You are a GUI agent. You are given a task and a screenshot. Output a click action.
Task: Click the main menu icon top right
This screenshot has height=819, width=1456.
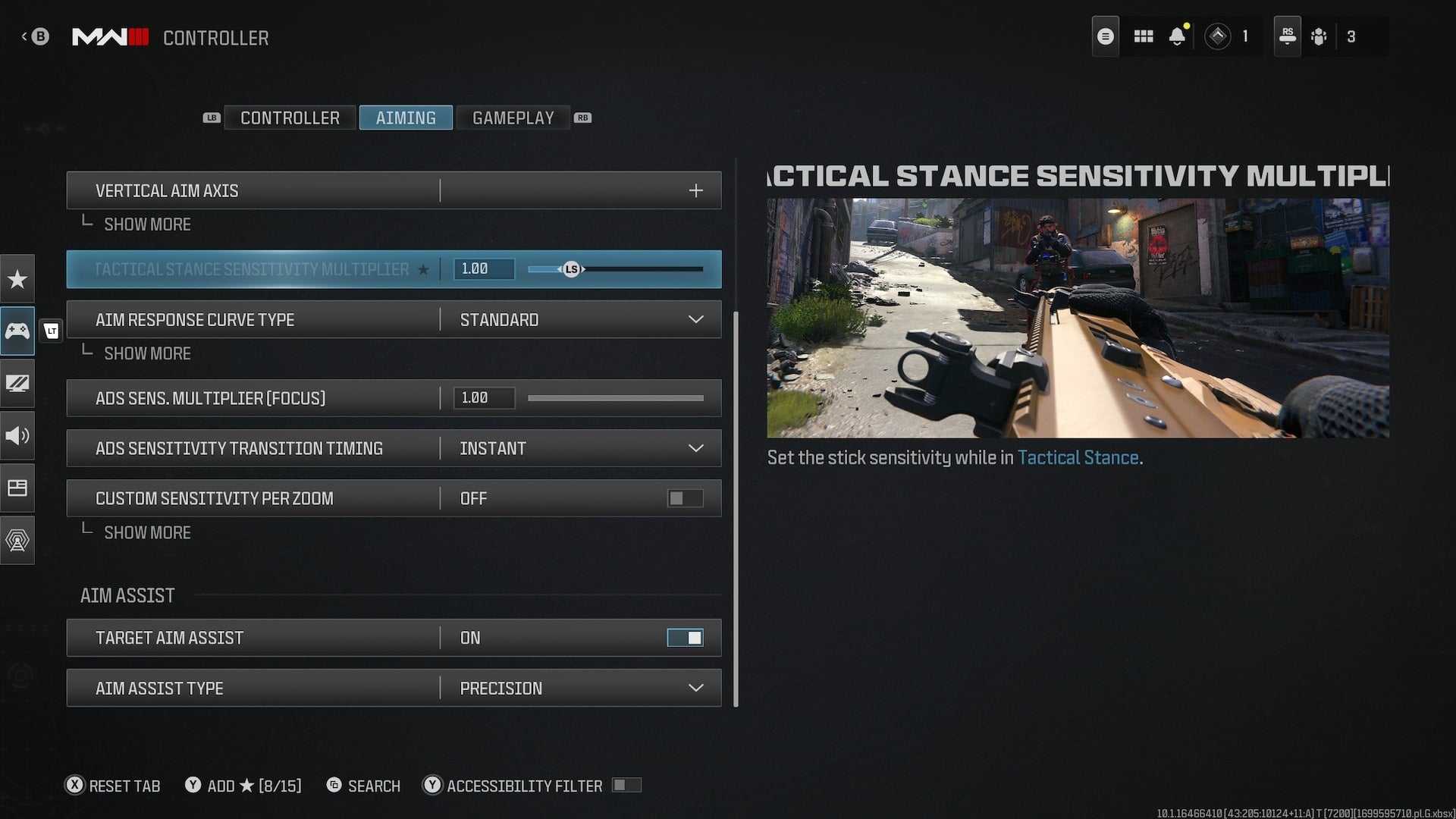[x=1105, y=36]
